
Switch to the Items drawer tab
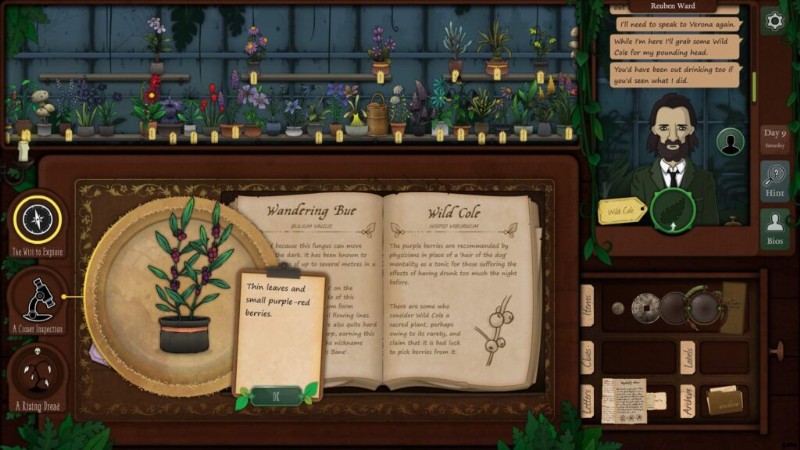[587, 302]
